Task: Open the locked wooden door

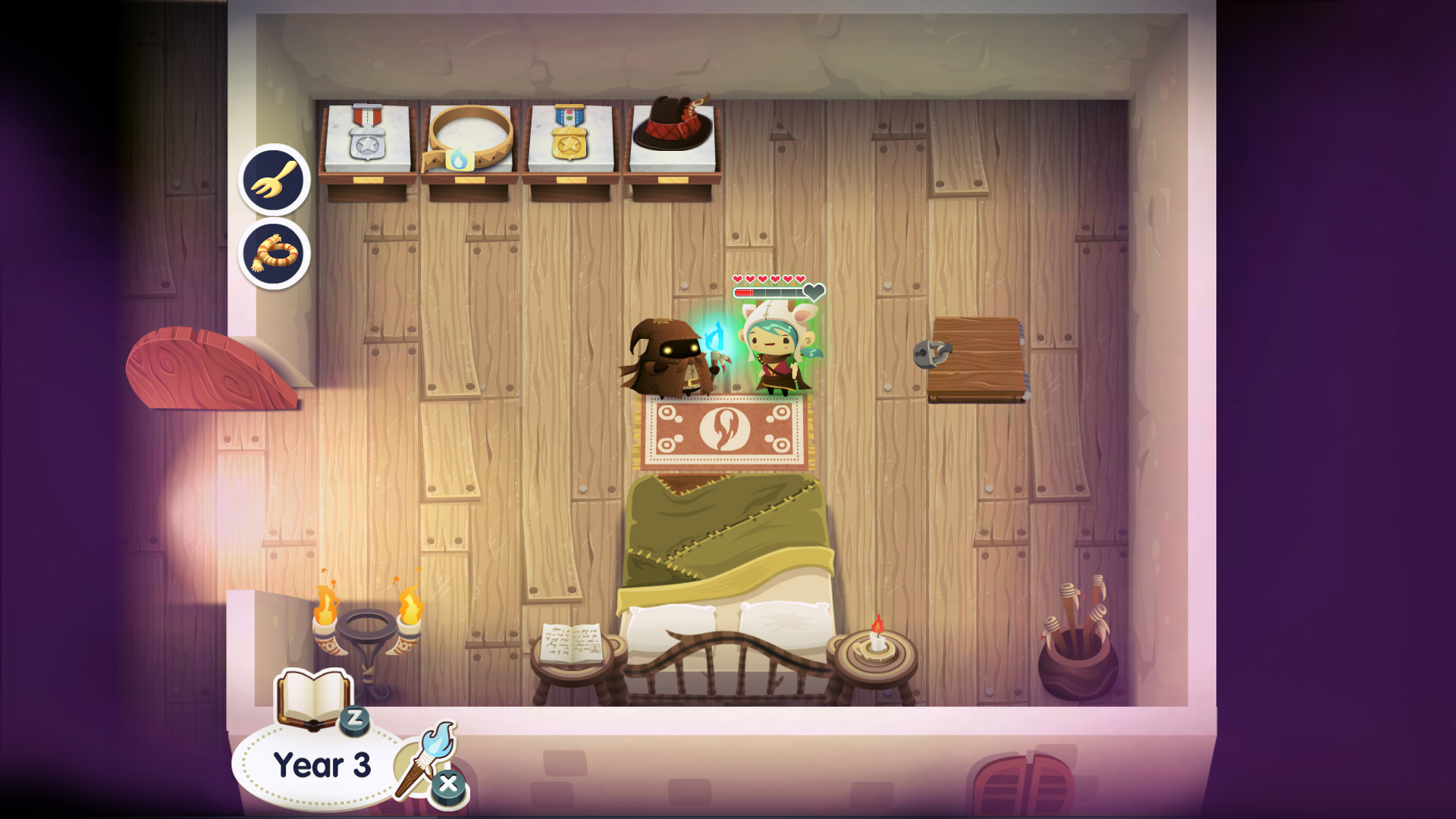Action: 977,356
